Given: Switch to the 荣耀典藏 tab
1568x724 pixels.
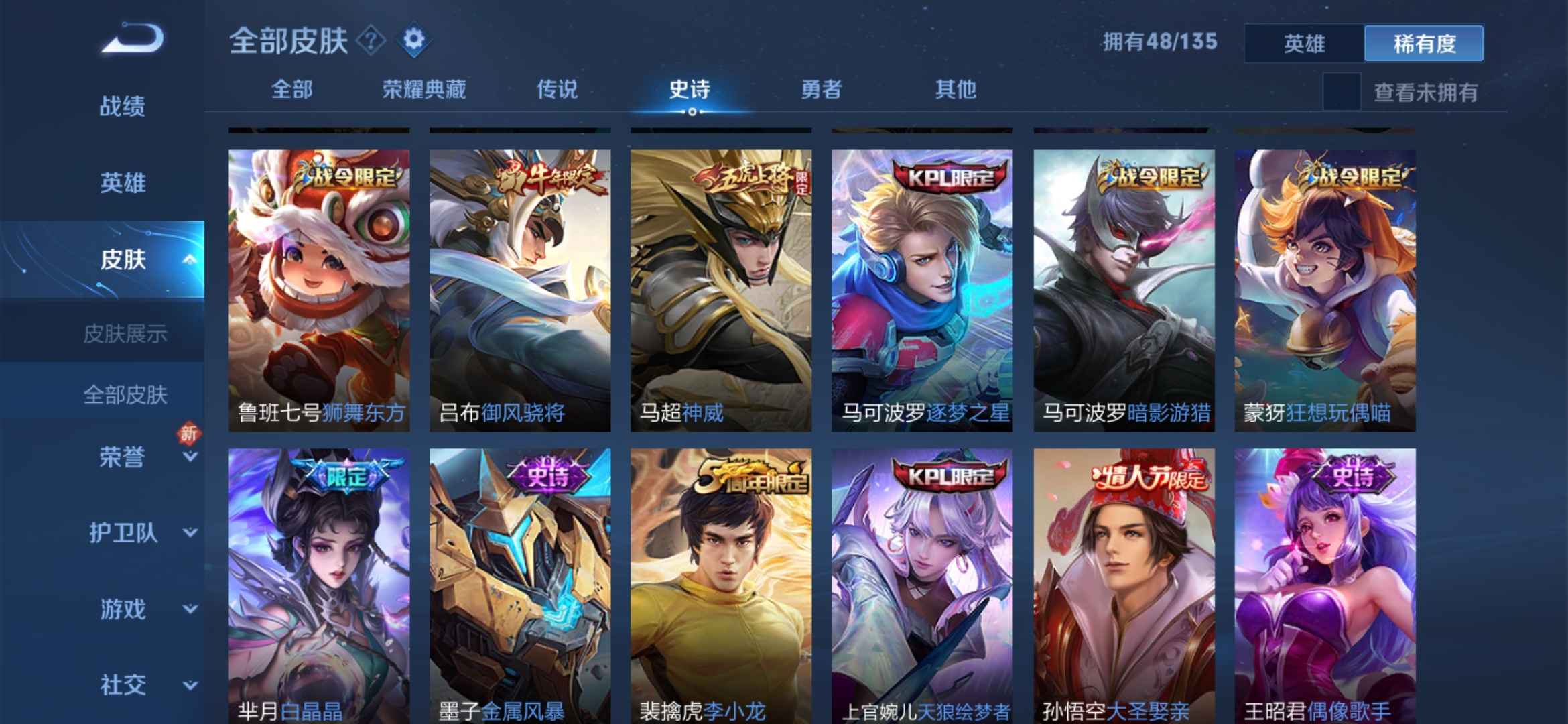Looking at the screenshot, I should click(422, 88).
